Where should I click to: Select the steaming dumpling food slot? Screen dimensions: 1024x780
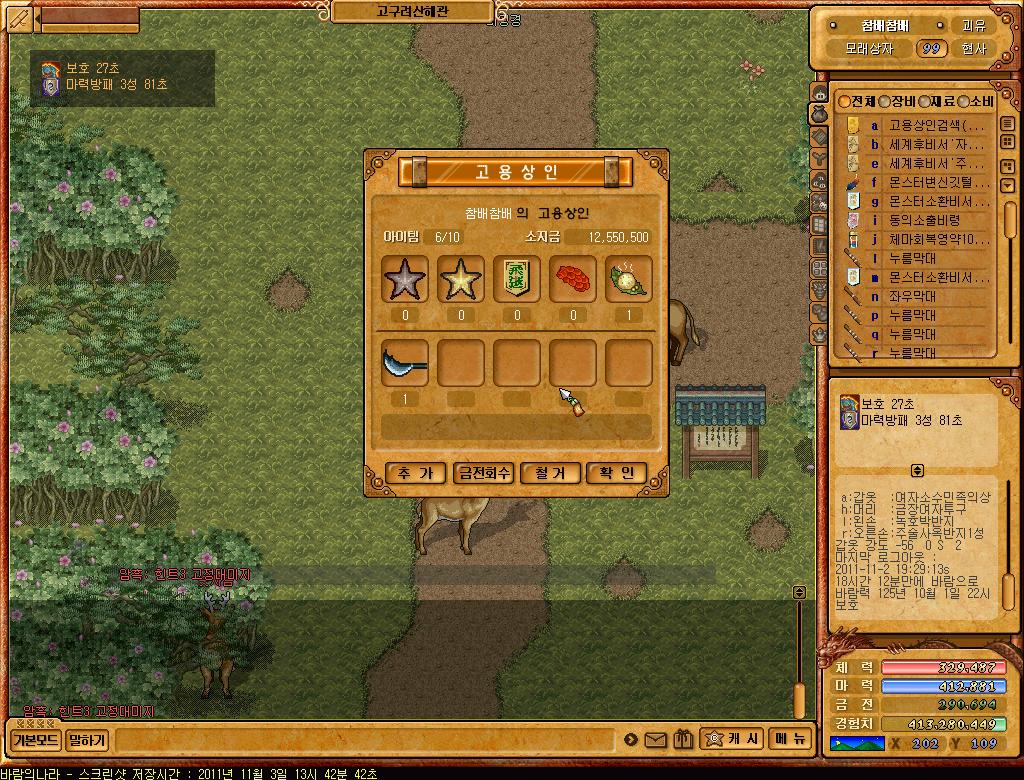click(x=628, y=279)
